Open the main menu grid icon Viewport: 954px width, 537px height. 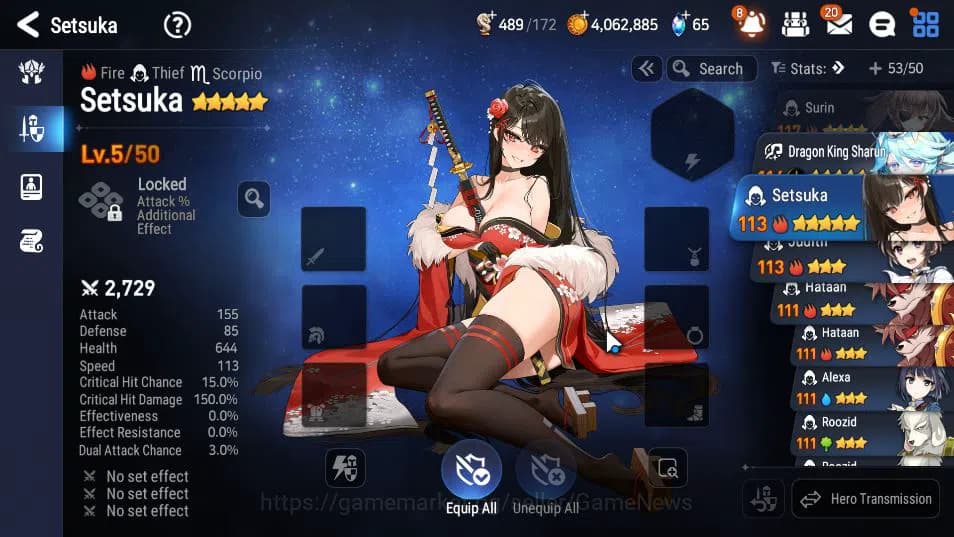pyautogui.click(x=925, y=24)
